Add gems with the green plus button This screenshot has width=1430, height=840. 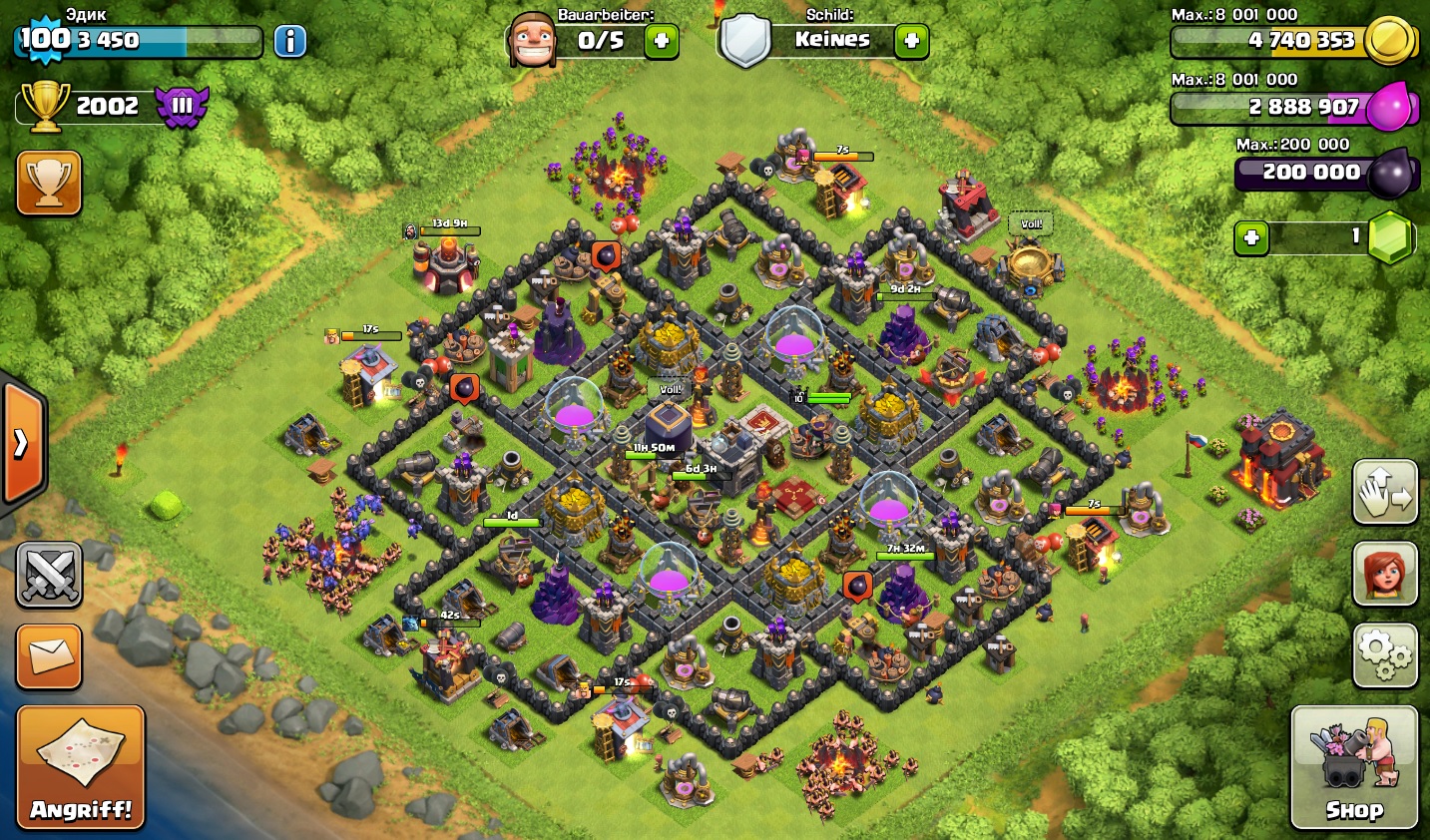[x=1251, y=238]
